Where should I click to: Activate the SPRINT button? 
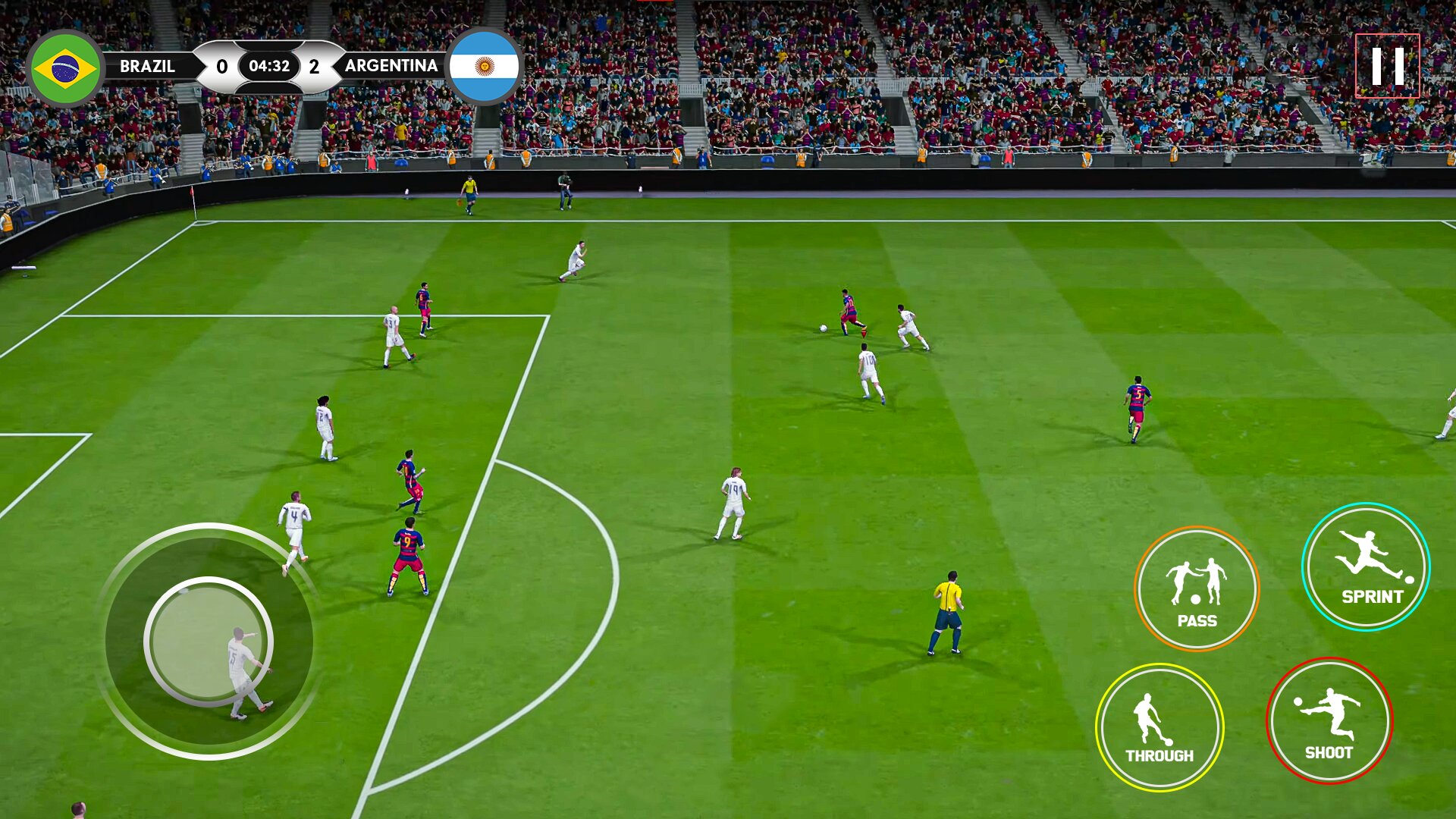(x=1366, y=566)
